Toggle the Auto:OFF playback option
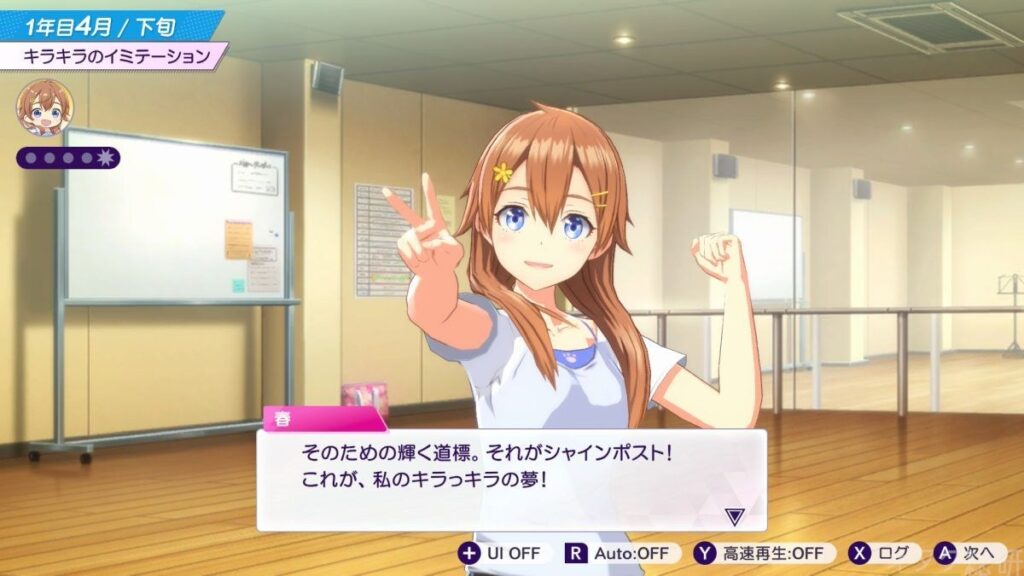 622,553
